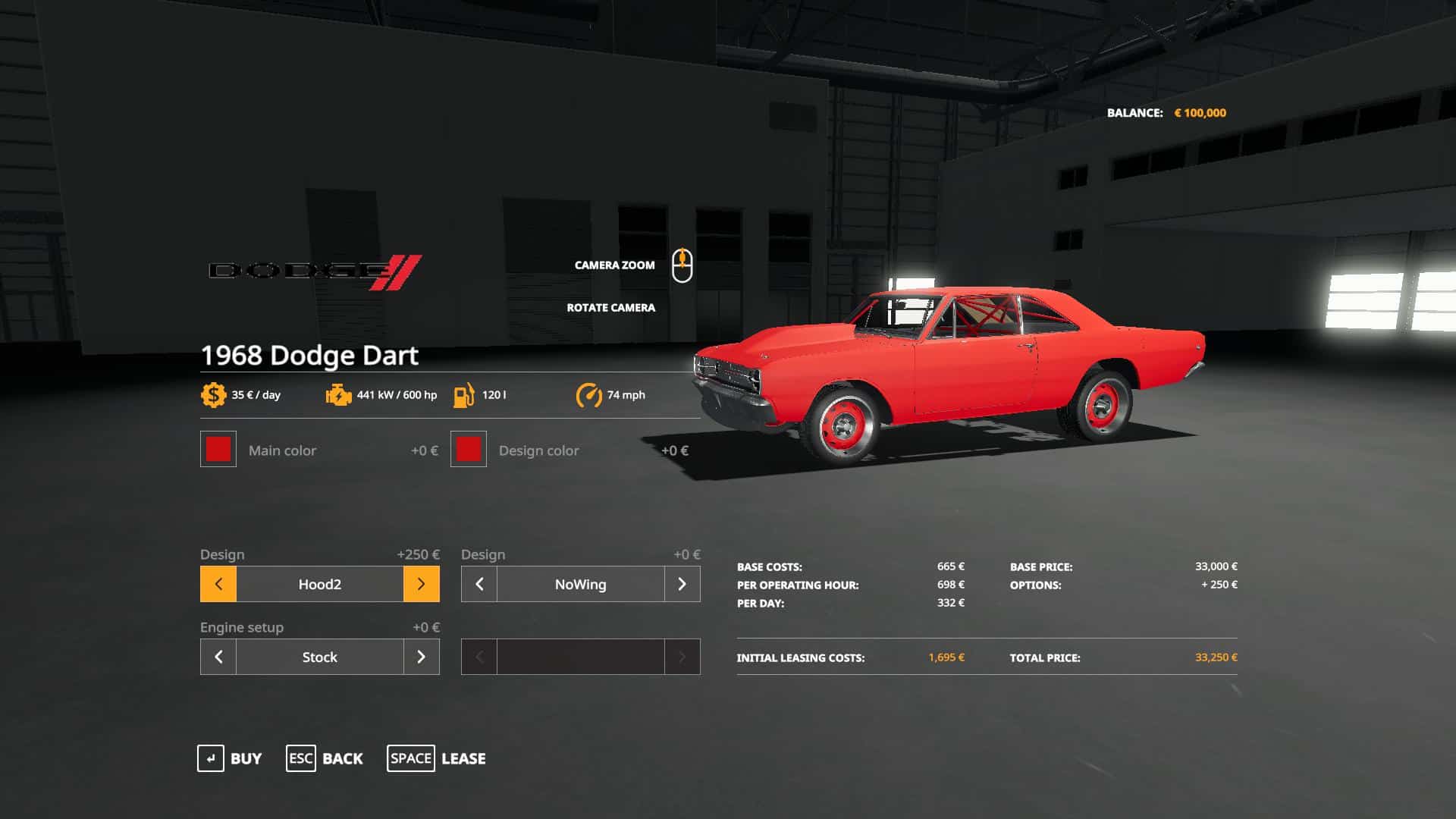1456x819 pixels.
Task: Buy the 1968 Dodge Dart
Action: [230, 758]
